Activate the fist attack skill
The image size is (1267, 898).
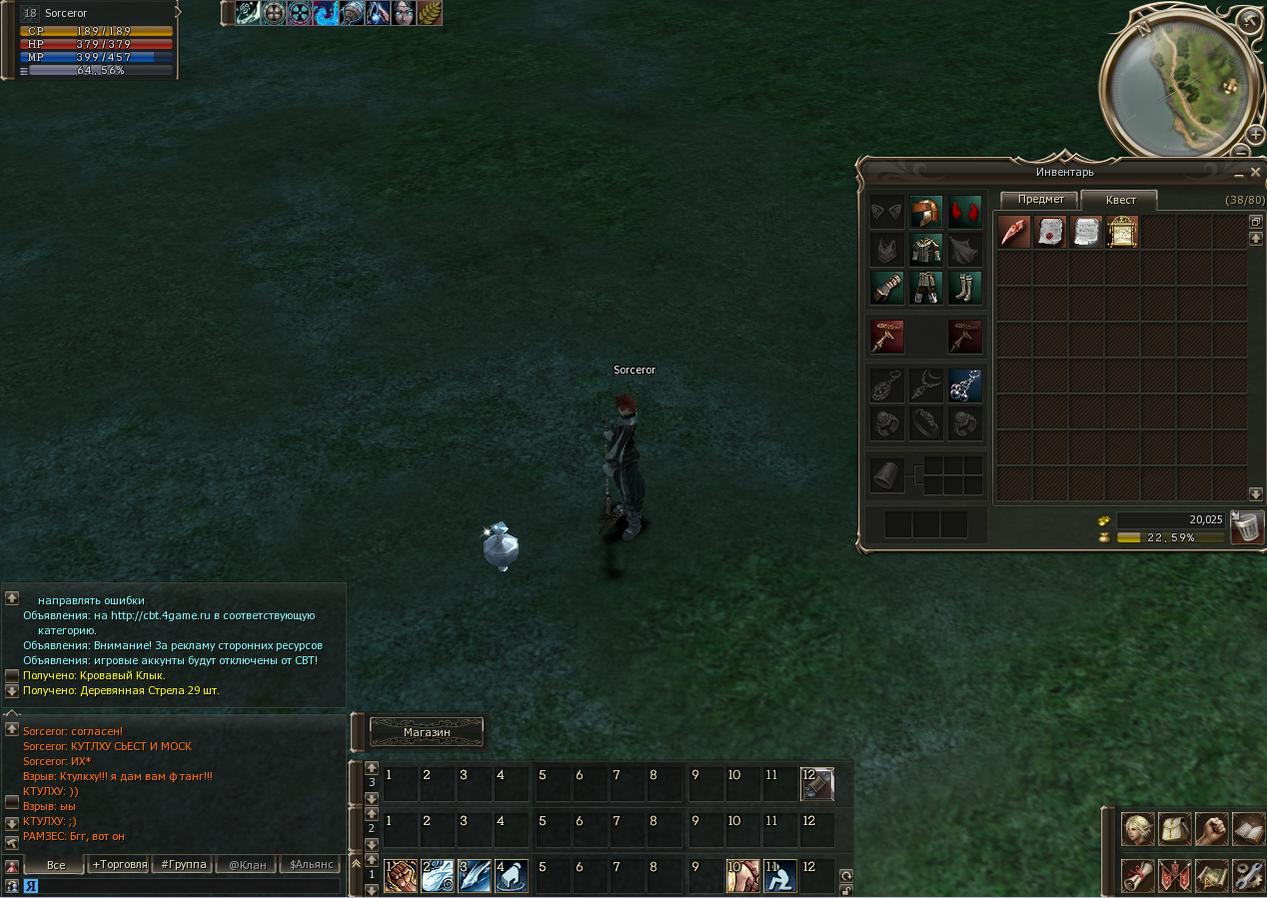pos(401,876)
